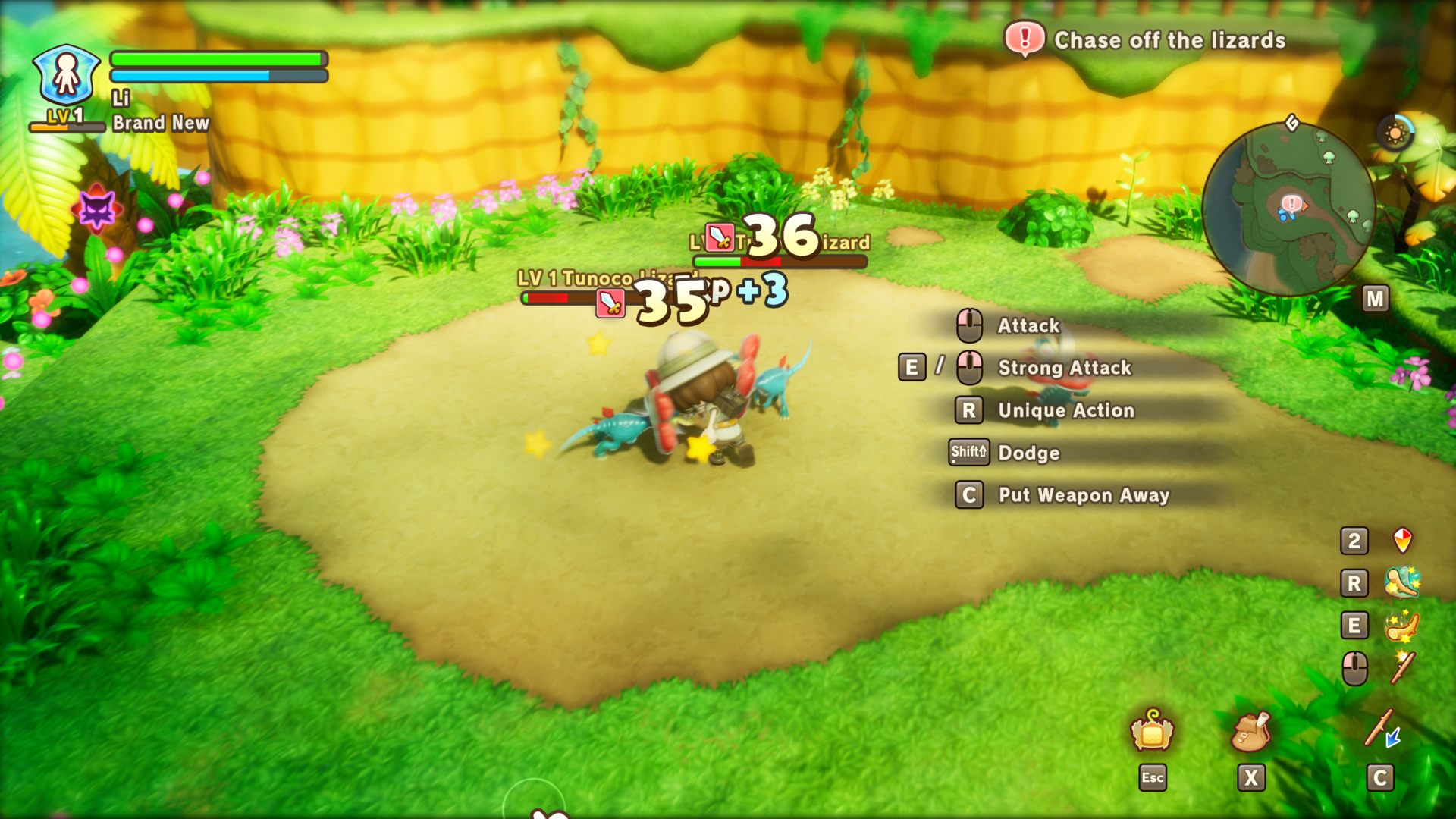This screenshot has height=819, width=1456.
Task: Click the circular minimap
Action: [1288, 210]
